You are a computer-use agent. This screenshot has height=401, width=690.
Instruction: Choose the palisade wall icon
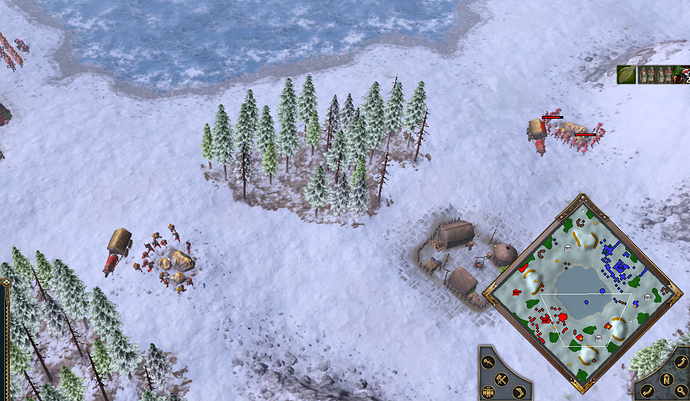coord(488,392)
